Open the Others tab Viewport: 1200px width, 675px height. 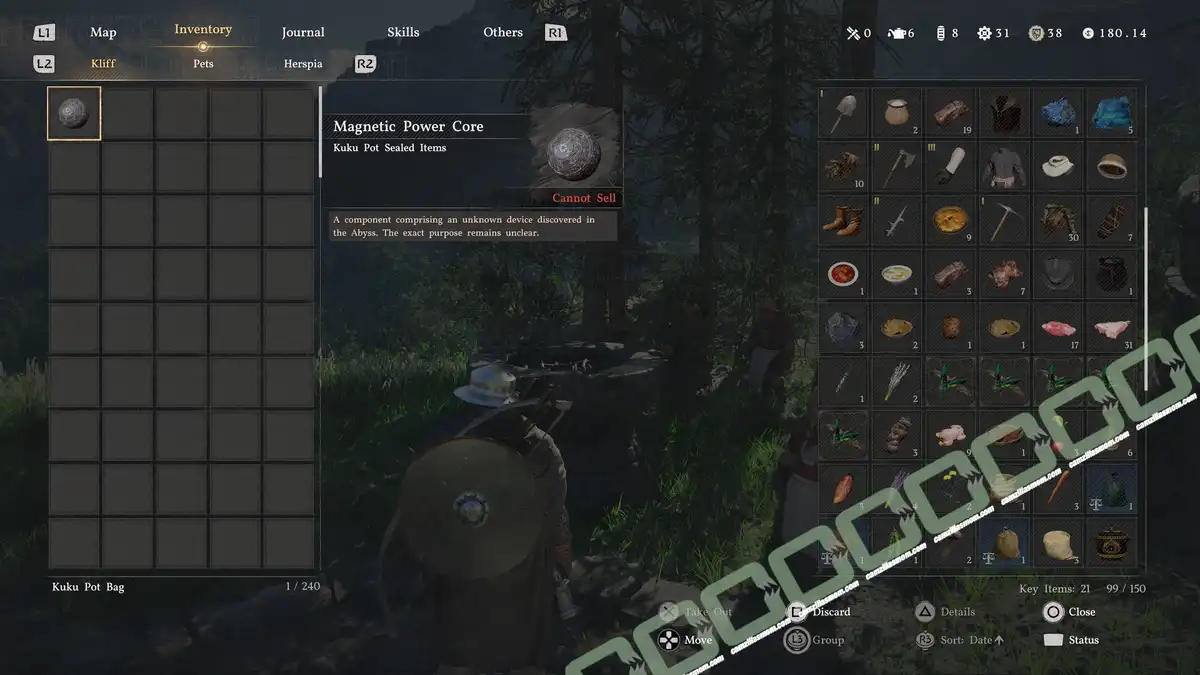[503, 32]
